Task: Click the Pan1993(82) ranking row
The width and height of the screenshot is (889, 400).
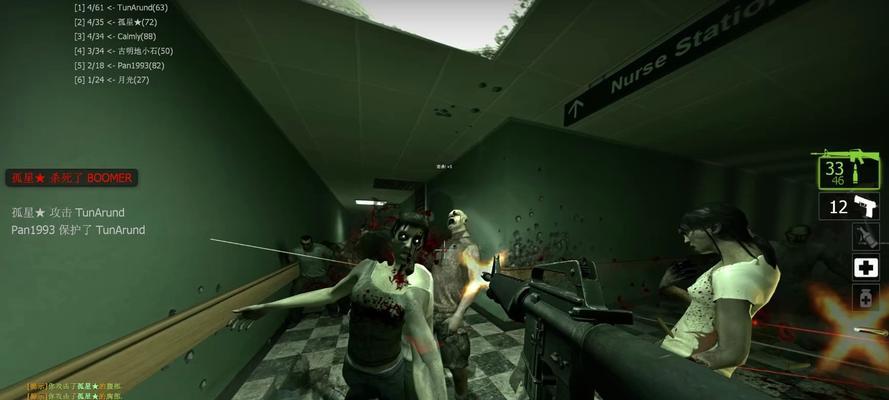Action: coord(117,65)
